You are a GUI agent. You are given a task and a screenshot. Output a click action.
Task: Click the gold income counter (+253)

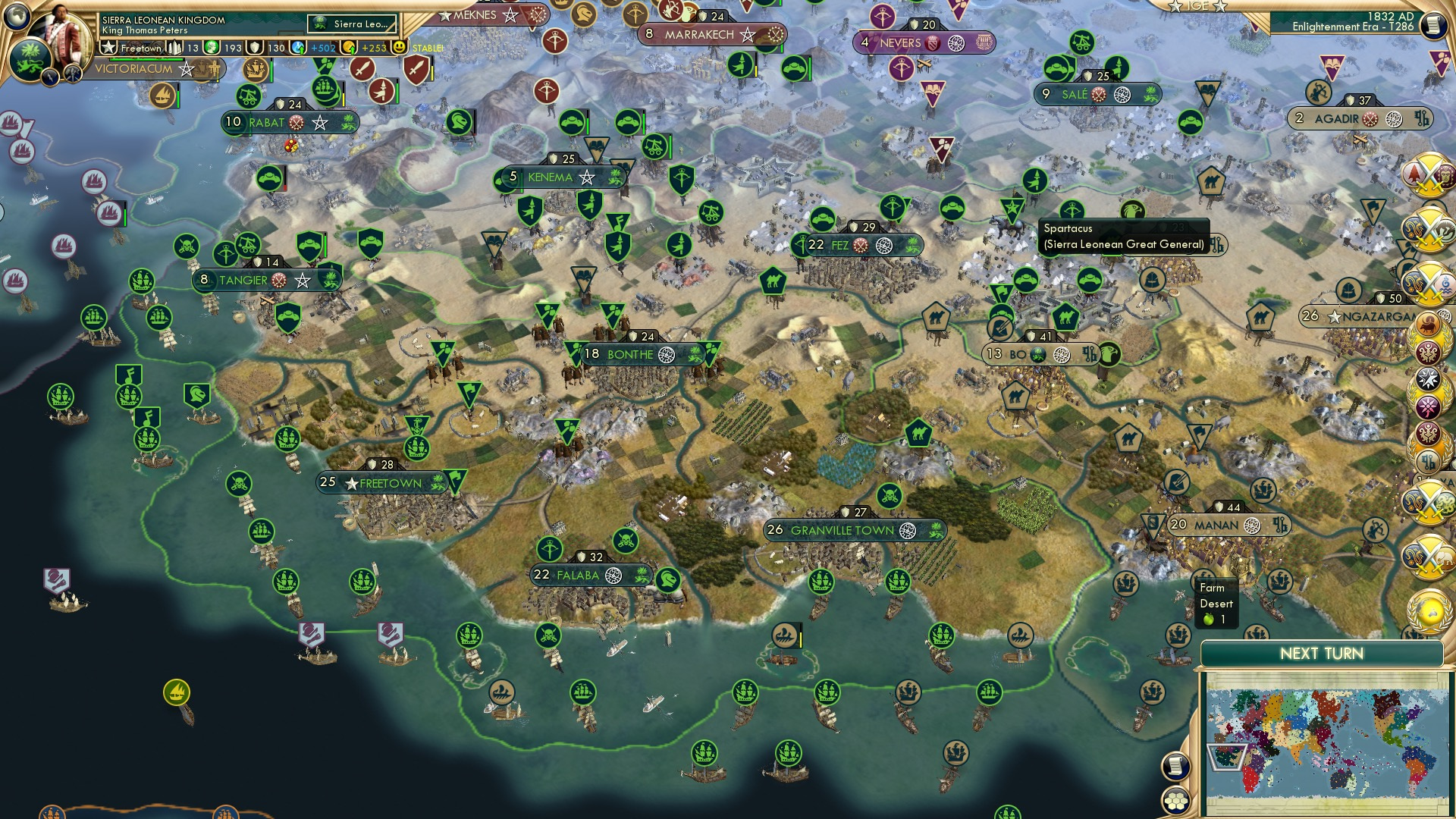pos(373,47)
